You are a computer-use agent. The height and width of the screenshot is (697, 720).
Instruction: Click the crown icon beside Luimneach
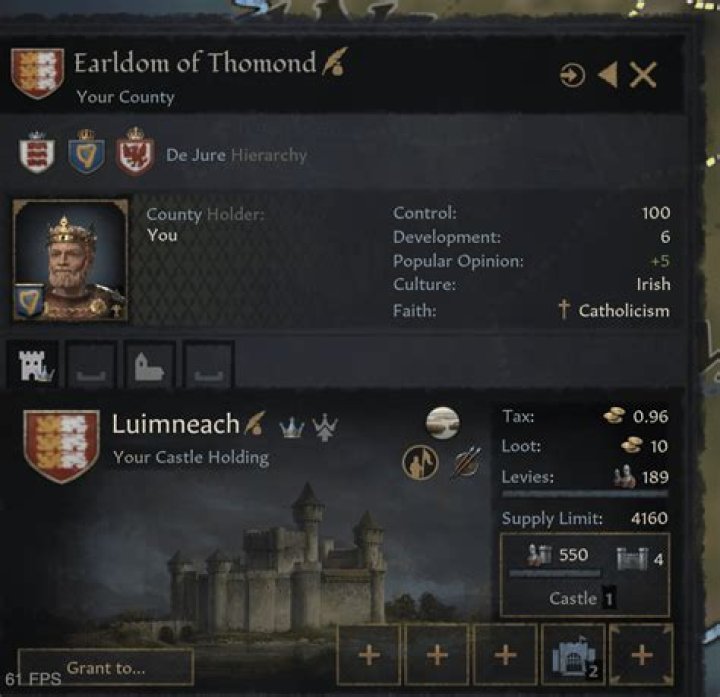point(291,426)
